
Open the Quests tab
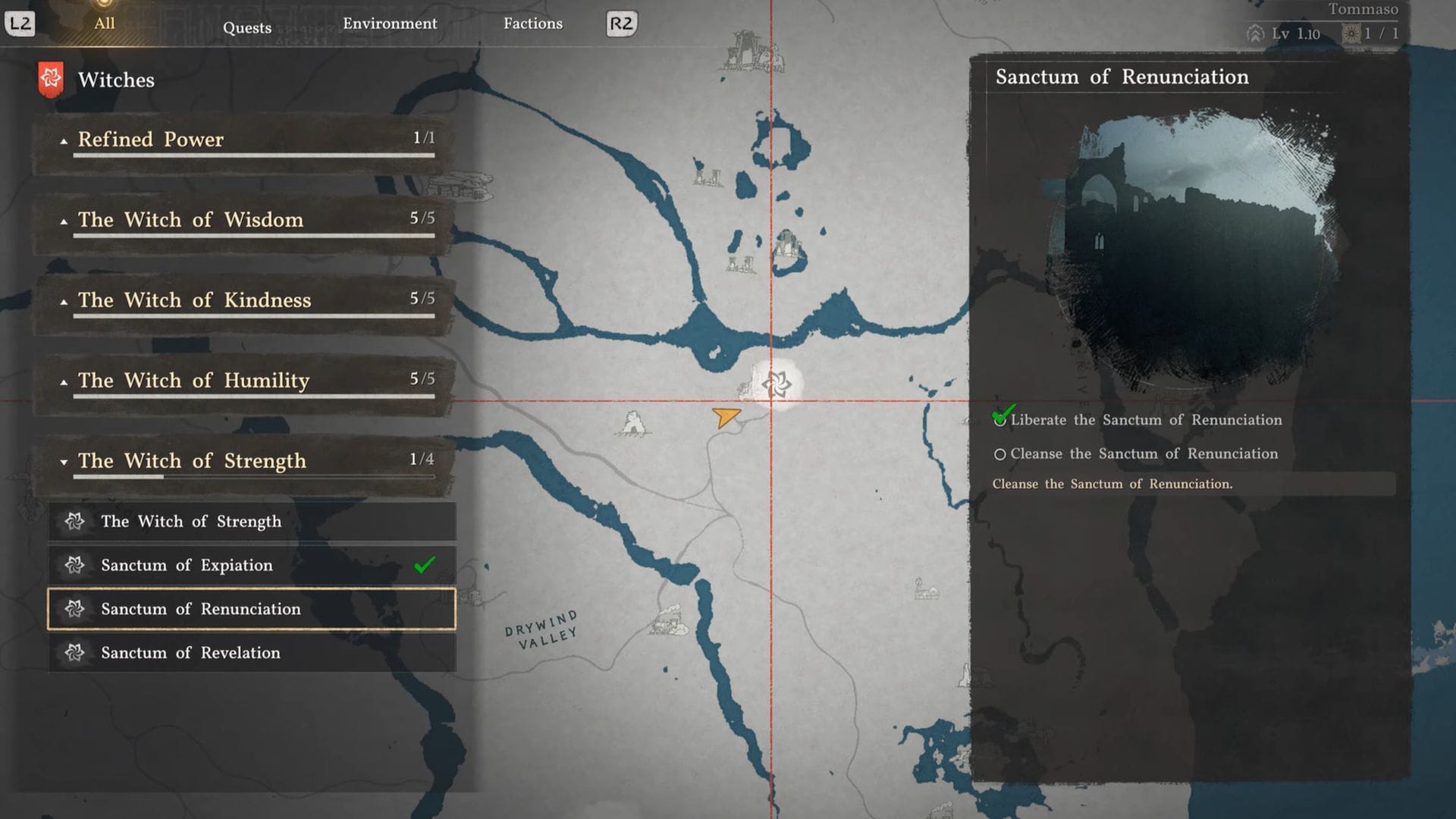[x=246, y=28]
